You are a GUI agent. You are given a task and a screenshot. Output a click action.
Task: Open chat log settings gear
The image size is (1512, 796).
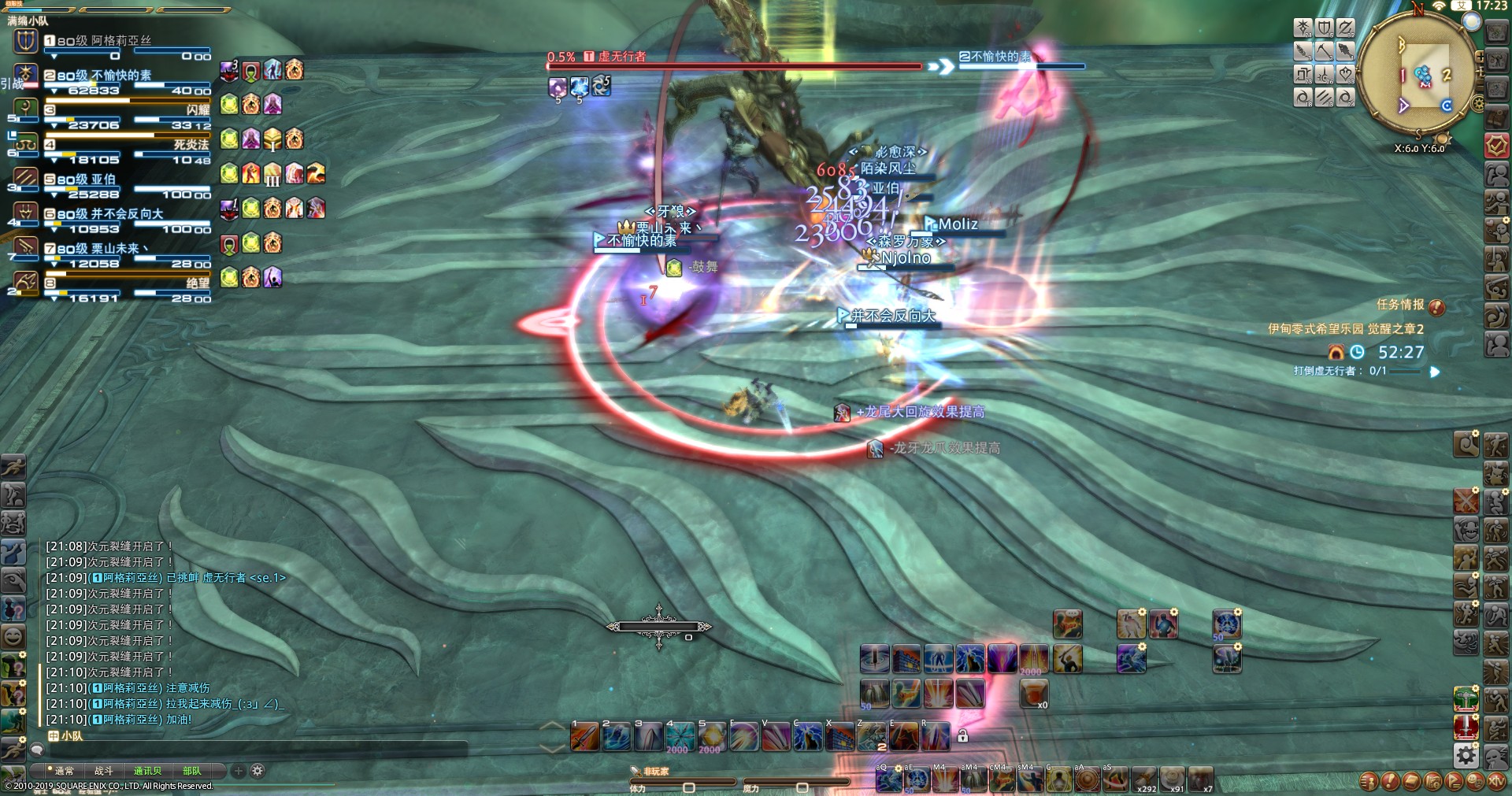click(258, 772)
